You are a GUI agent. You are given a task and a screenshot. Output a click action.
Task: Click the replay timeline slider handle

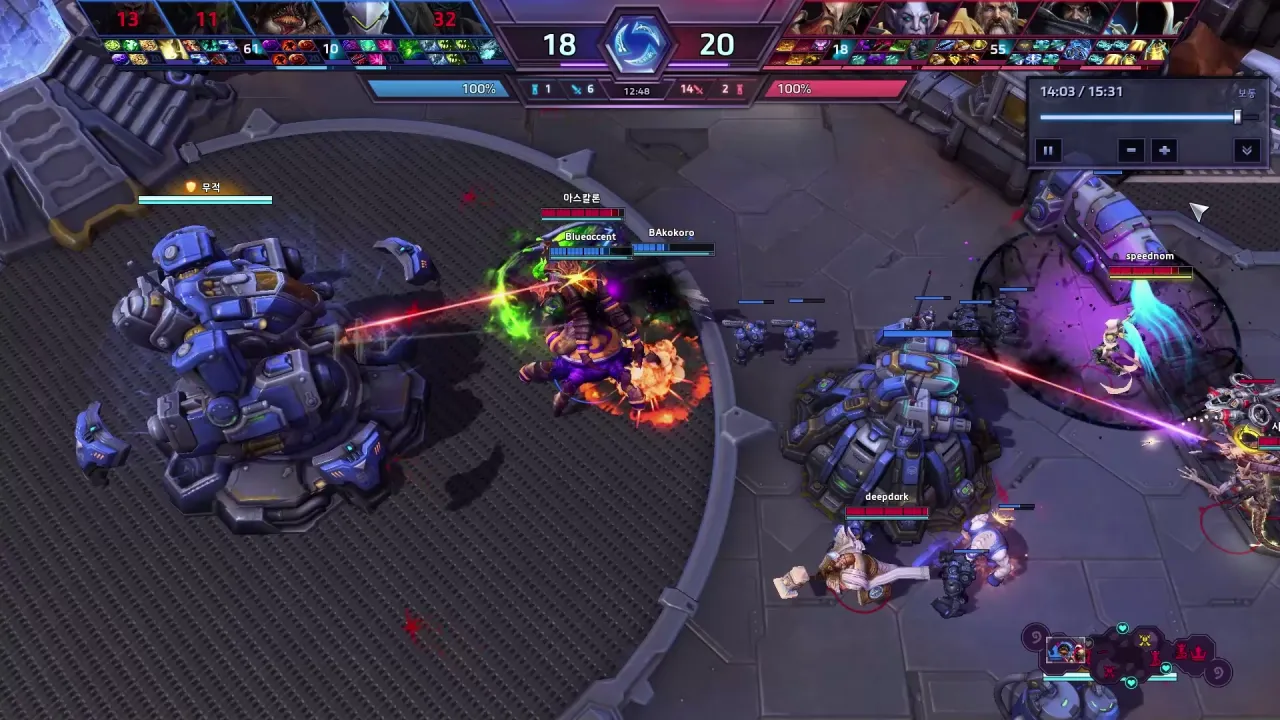(1237, 117)
